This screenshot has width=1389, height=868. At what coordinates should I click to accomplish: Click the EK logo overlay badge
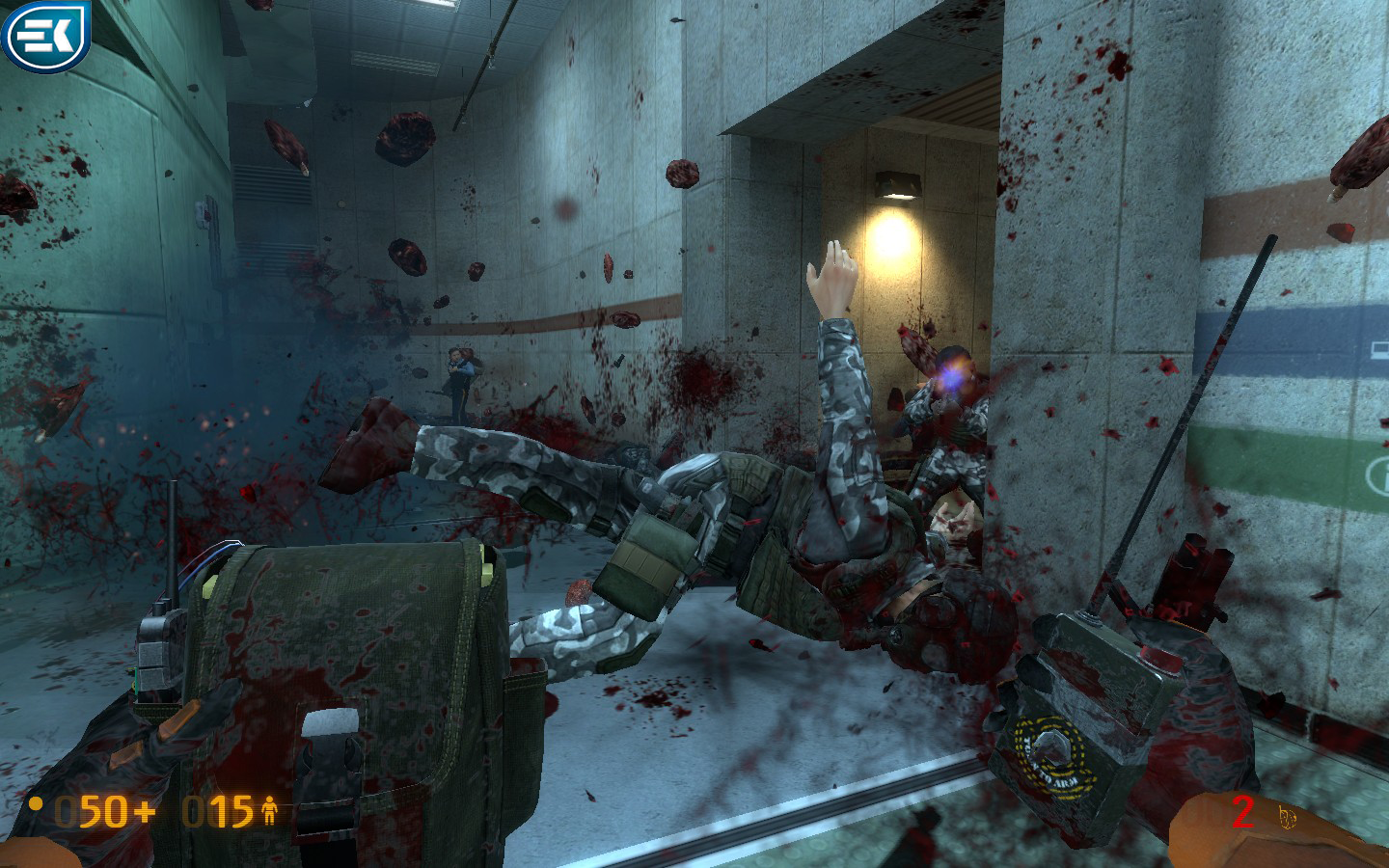[x=45, y=36]
